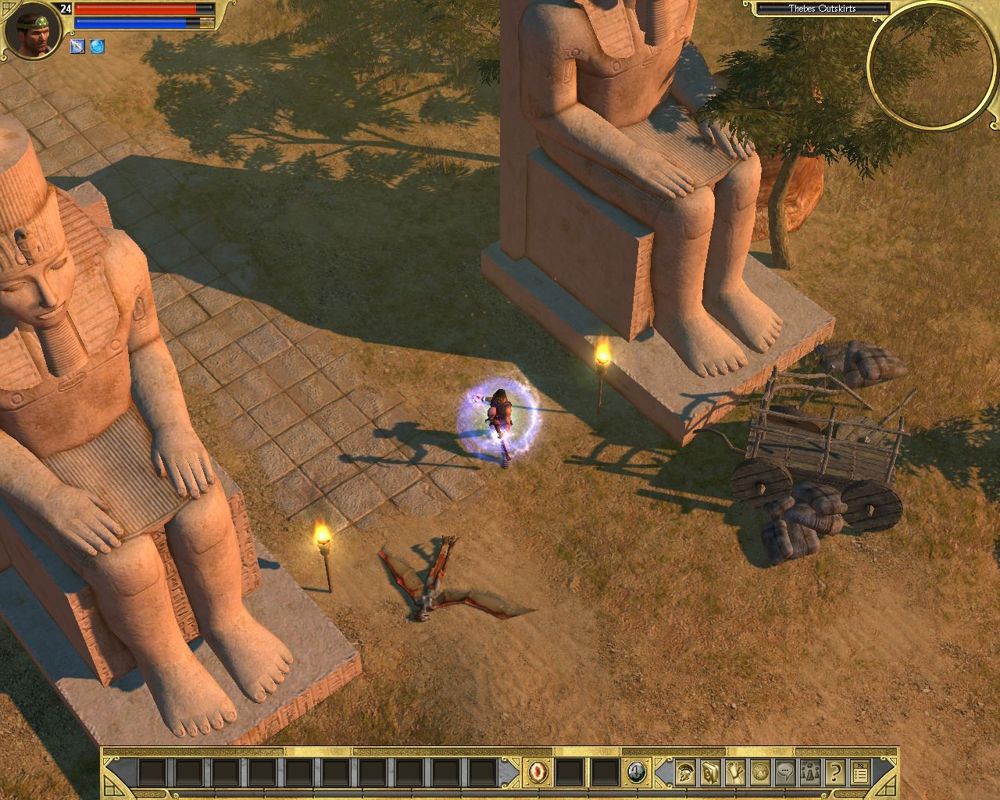Open the character window helmet icon
The width and height of the screenshot is (1000, 800).
(x=686, y=772)
